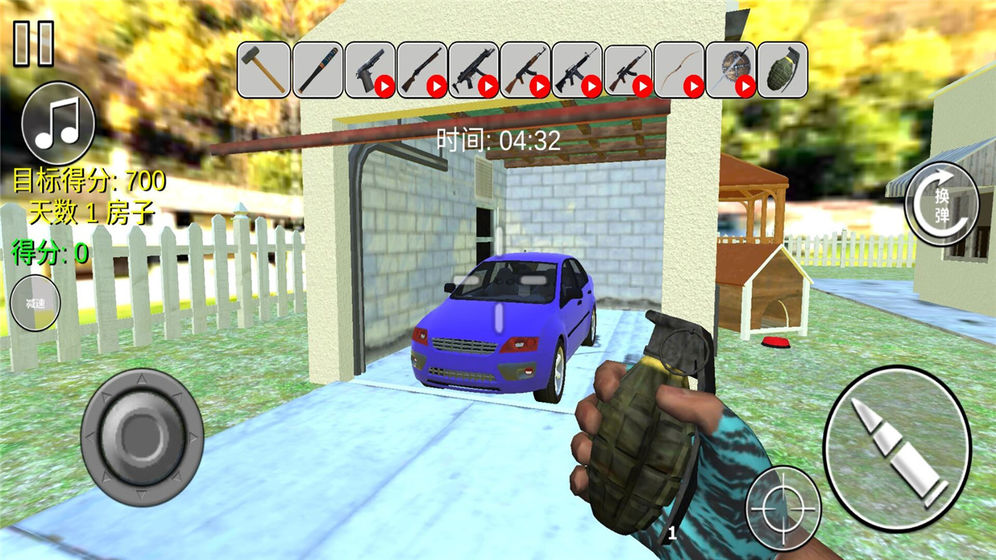Viewport: 996px width, 560px height.
Task: Toggle the crosshair aim button
Action: click(783, 508)
